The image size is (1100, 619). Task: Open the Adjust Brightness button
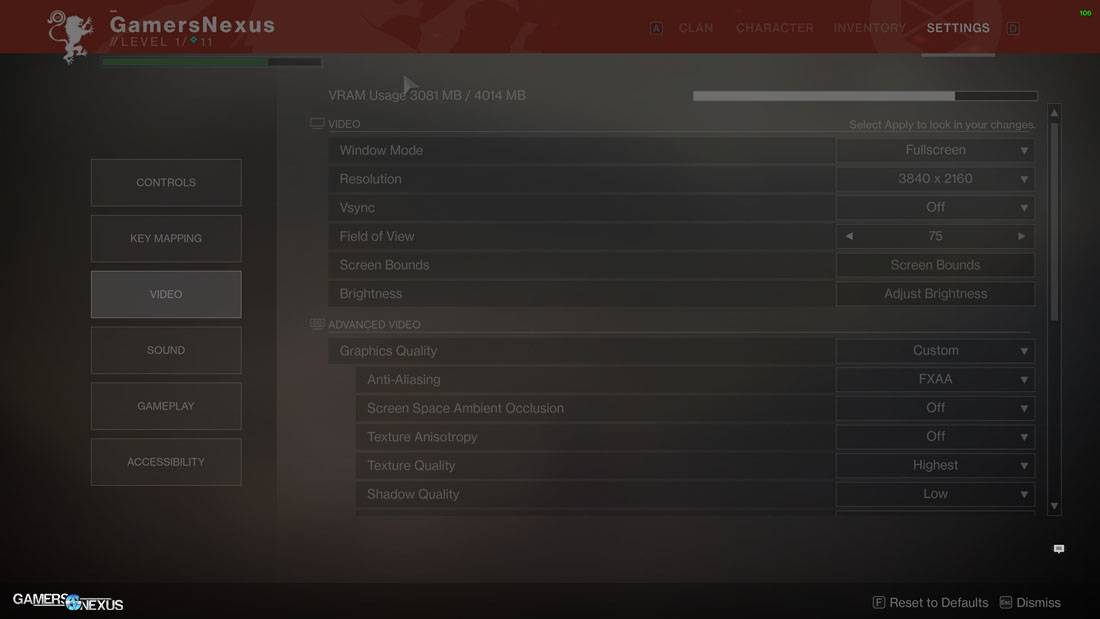935,294
